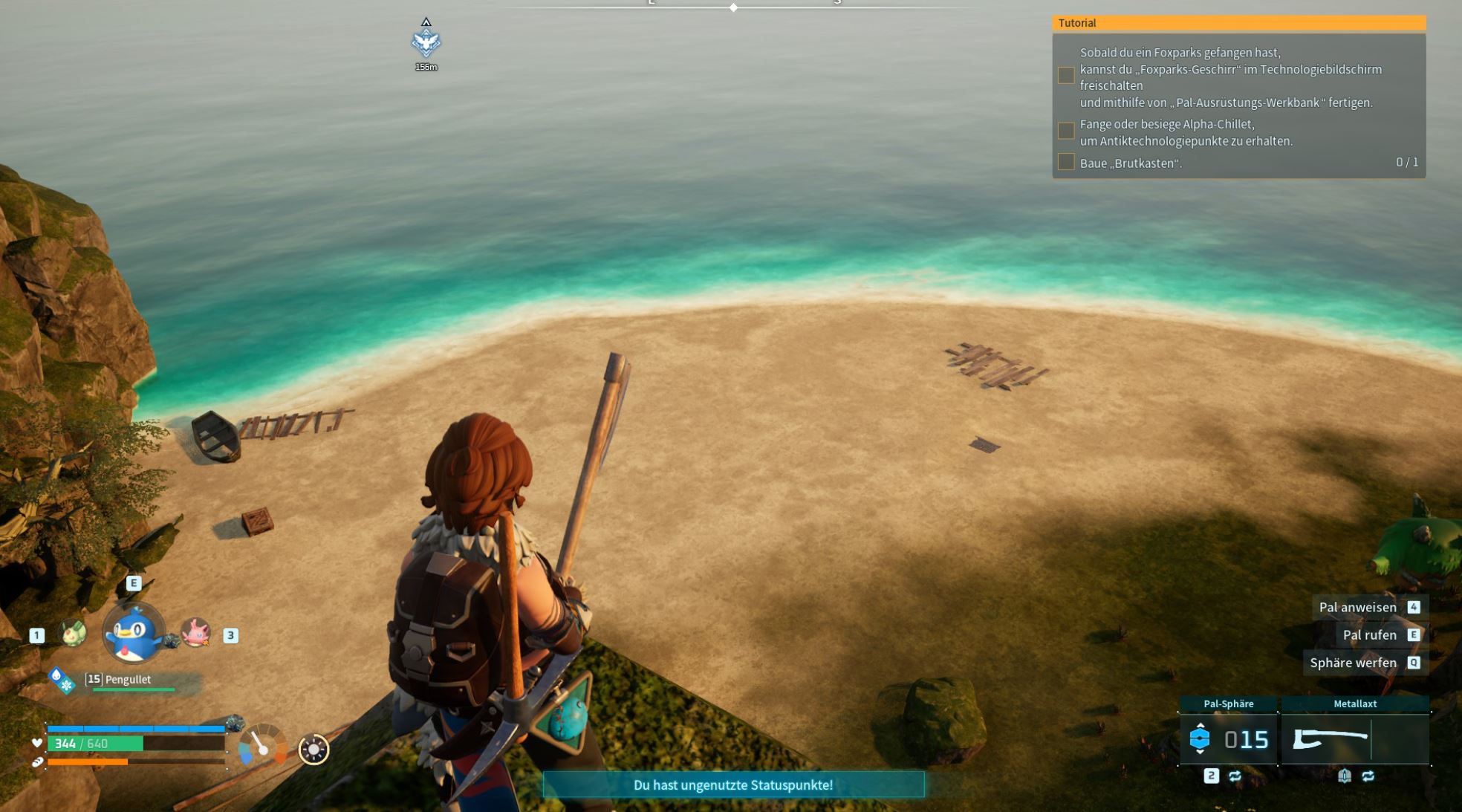
Task: Select the green pal in party slot 1
Action: pyautogui.click(x=73, y=634)
